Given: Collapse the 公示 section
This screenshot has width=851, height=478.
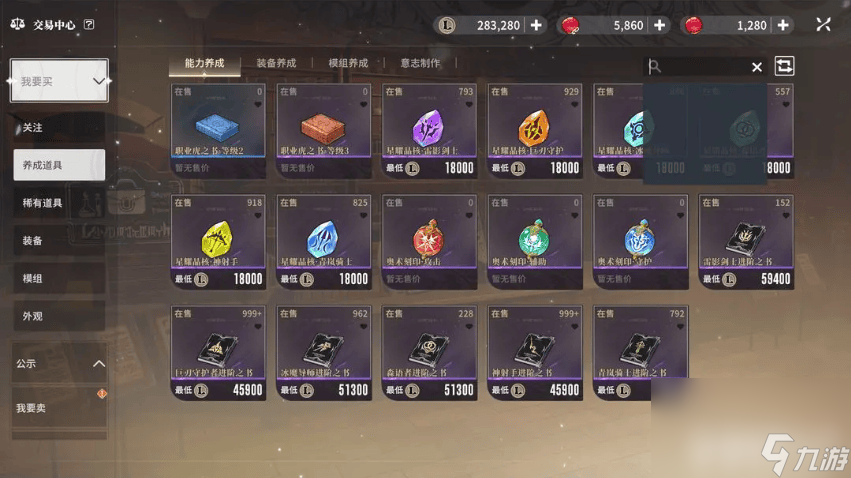Looking at the screenshot, I should pos(98,364).
